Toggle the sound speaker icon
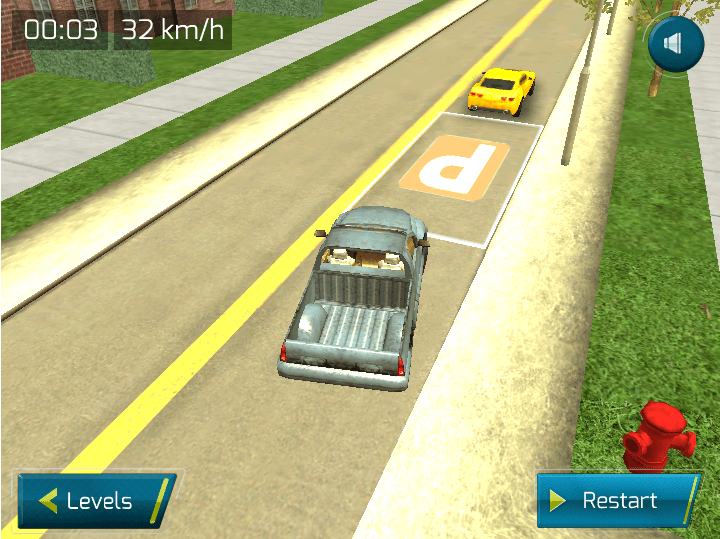720x539 pixels. tap(674, 44)
